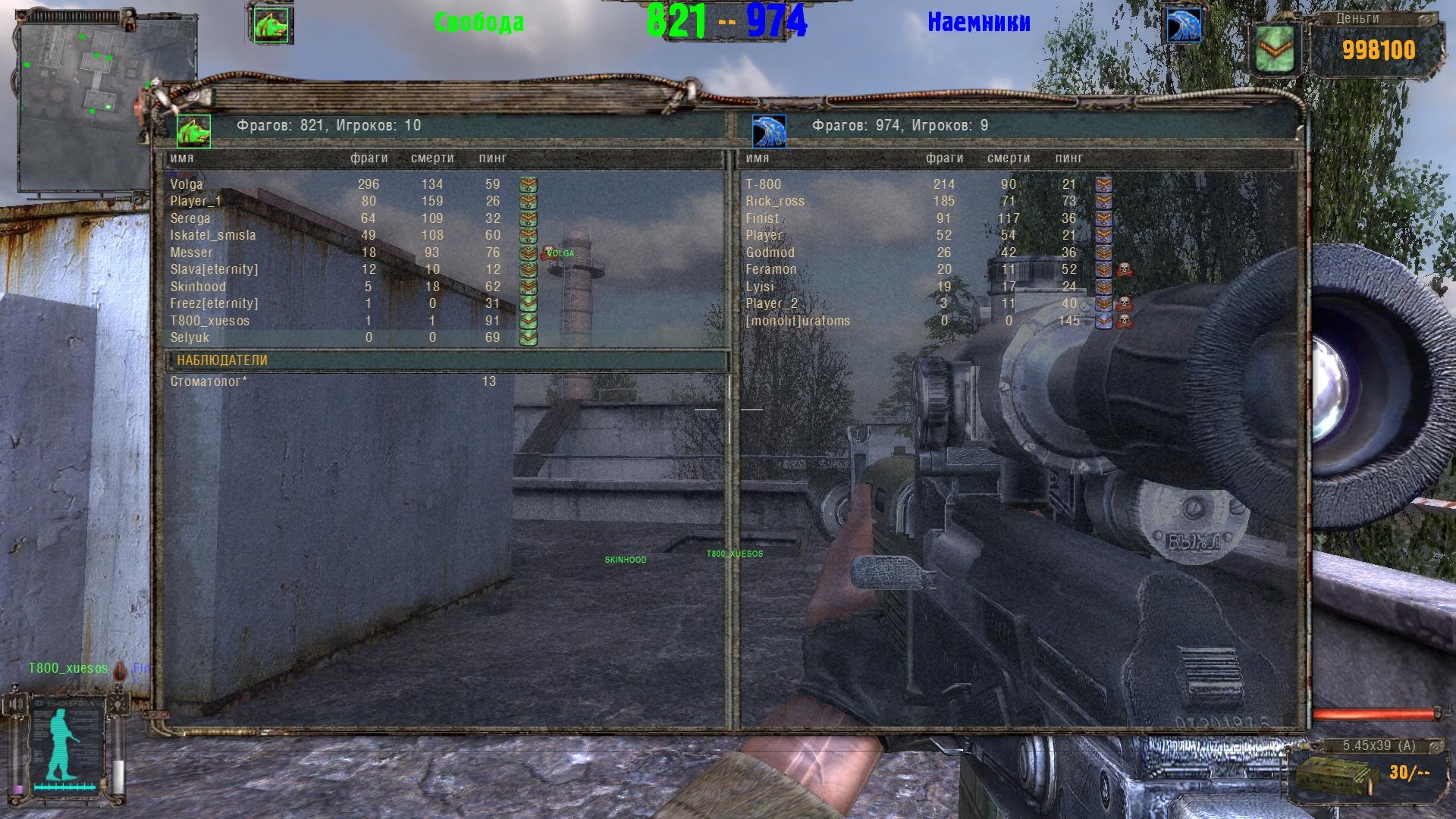Click the blue Mercenaries emblem in the scoreboard
Image resolution: width=1456 pixels, height=819 pixels.
pyautogui.click(x=769, y=131)
